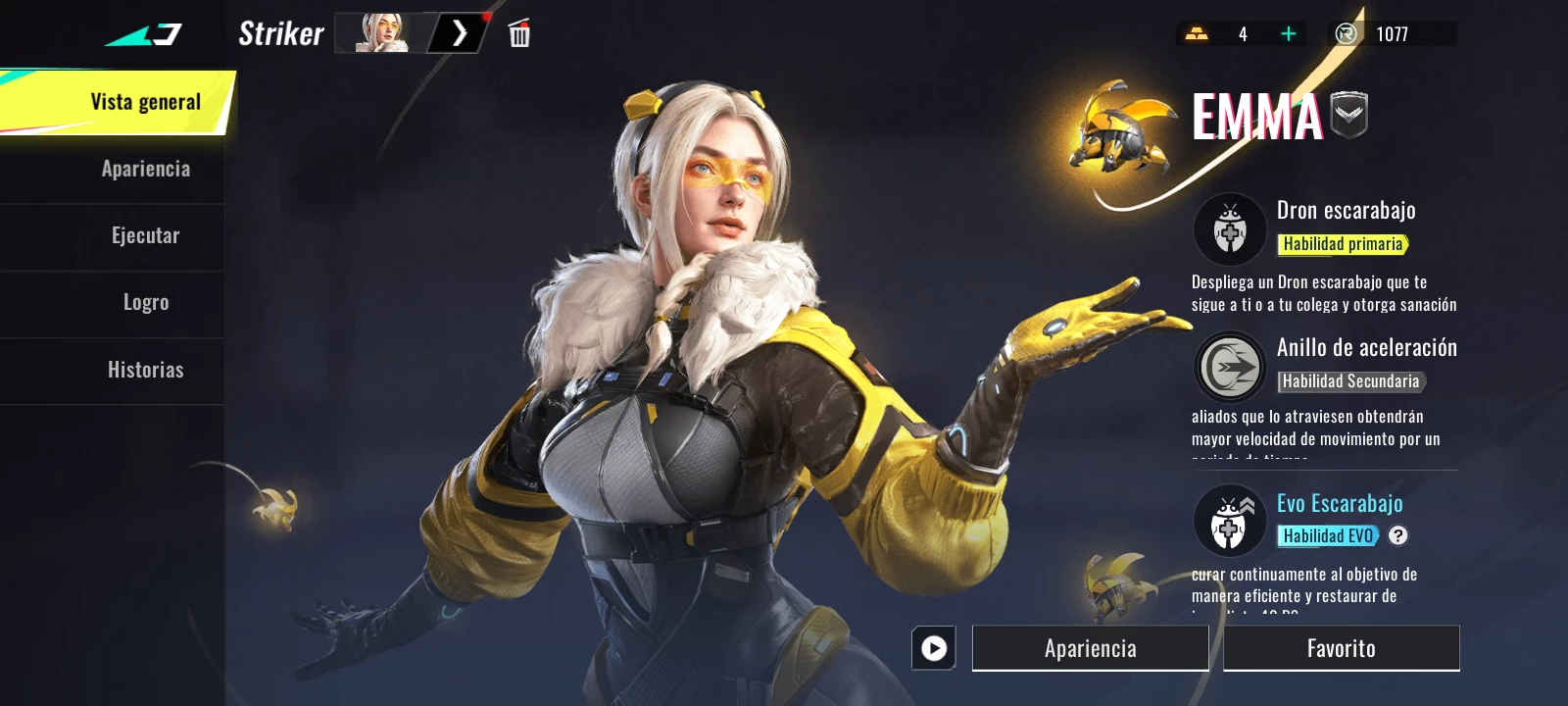
Task: View the Dron escarabajo ability icon
Action: pyautogui.click(x=1230, y=229)
